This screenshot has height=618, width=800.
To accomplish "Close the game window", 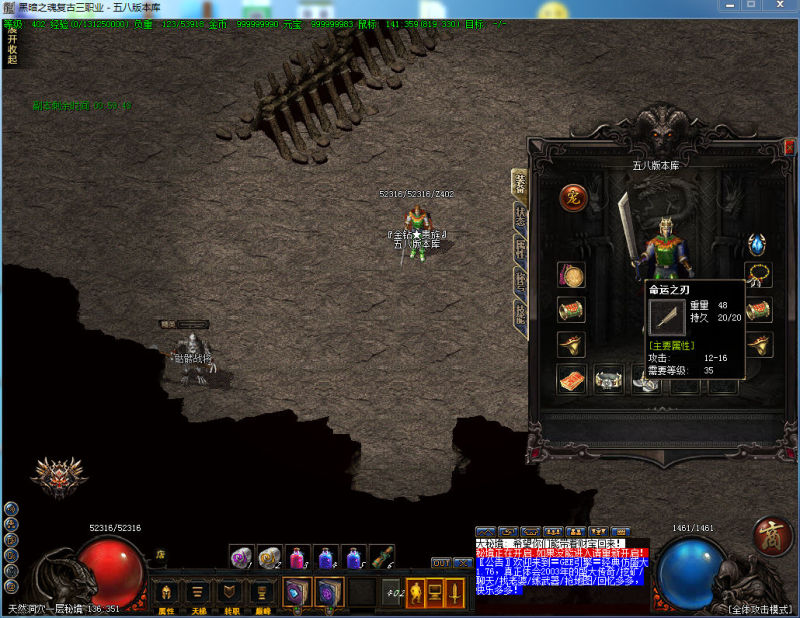I will tap(786, 6).
